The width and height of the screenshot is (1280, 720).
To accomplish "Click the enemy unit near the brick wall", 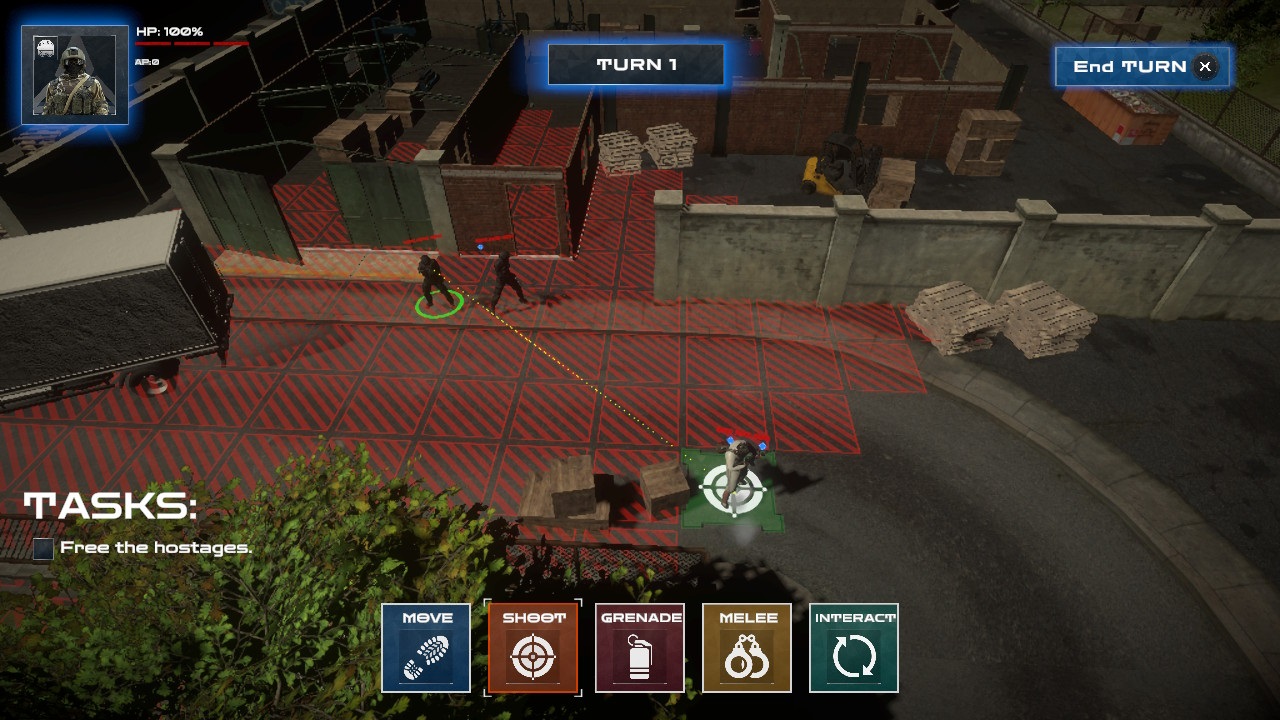I will tap(504, 275).
